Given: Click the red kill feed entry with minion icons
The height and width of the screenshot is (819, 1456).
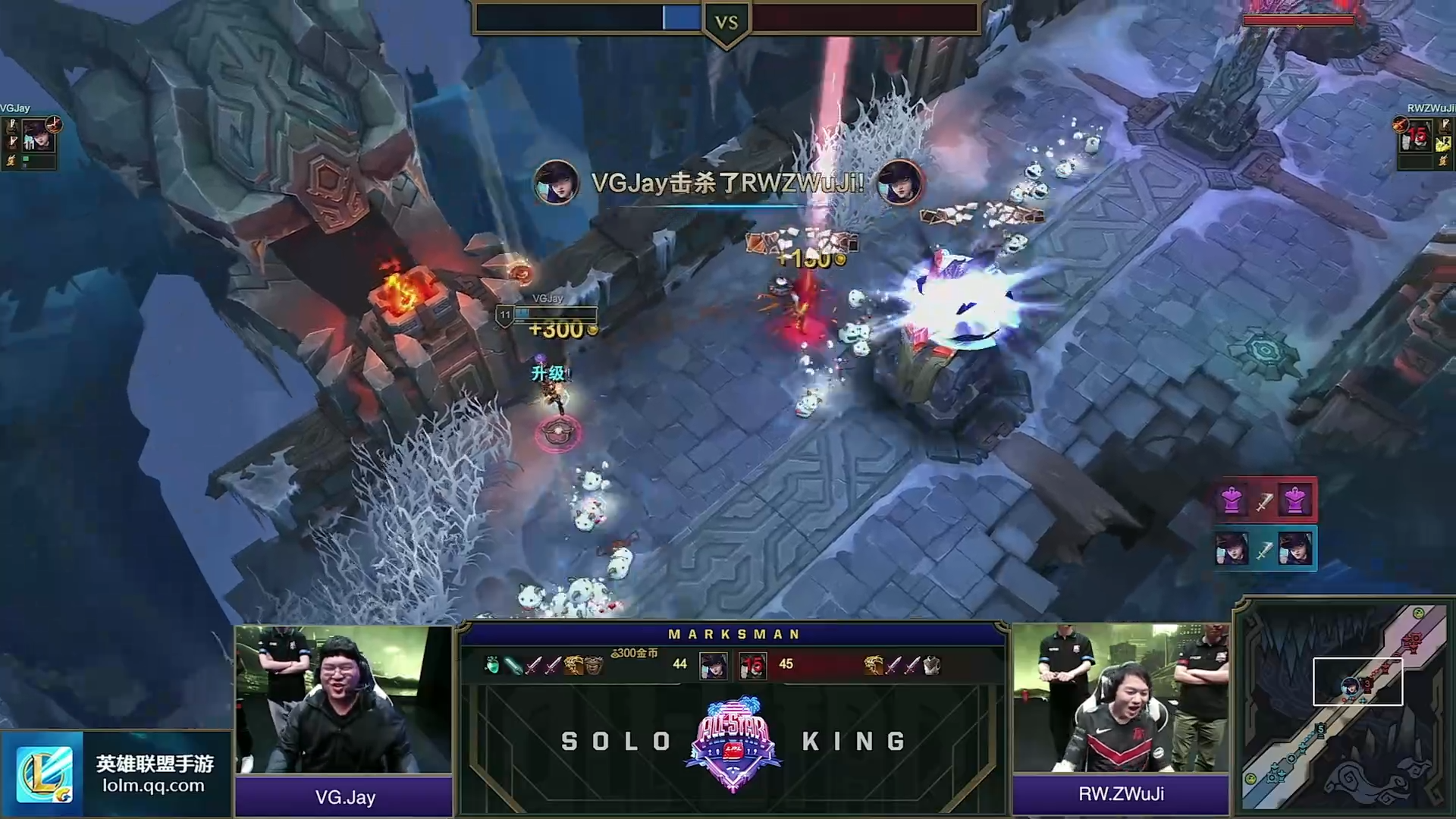Looking at the screenshot, I should click(1264, 500).
